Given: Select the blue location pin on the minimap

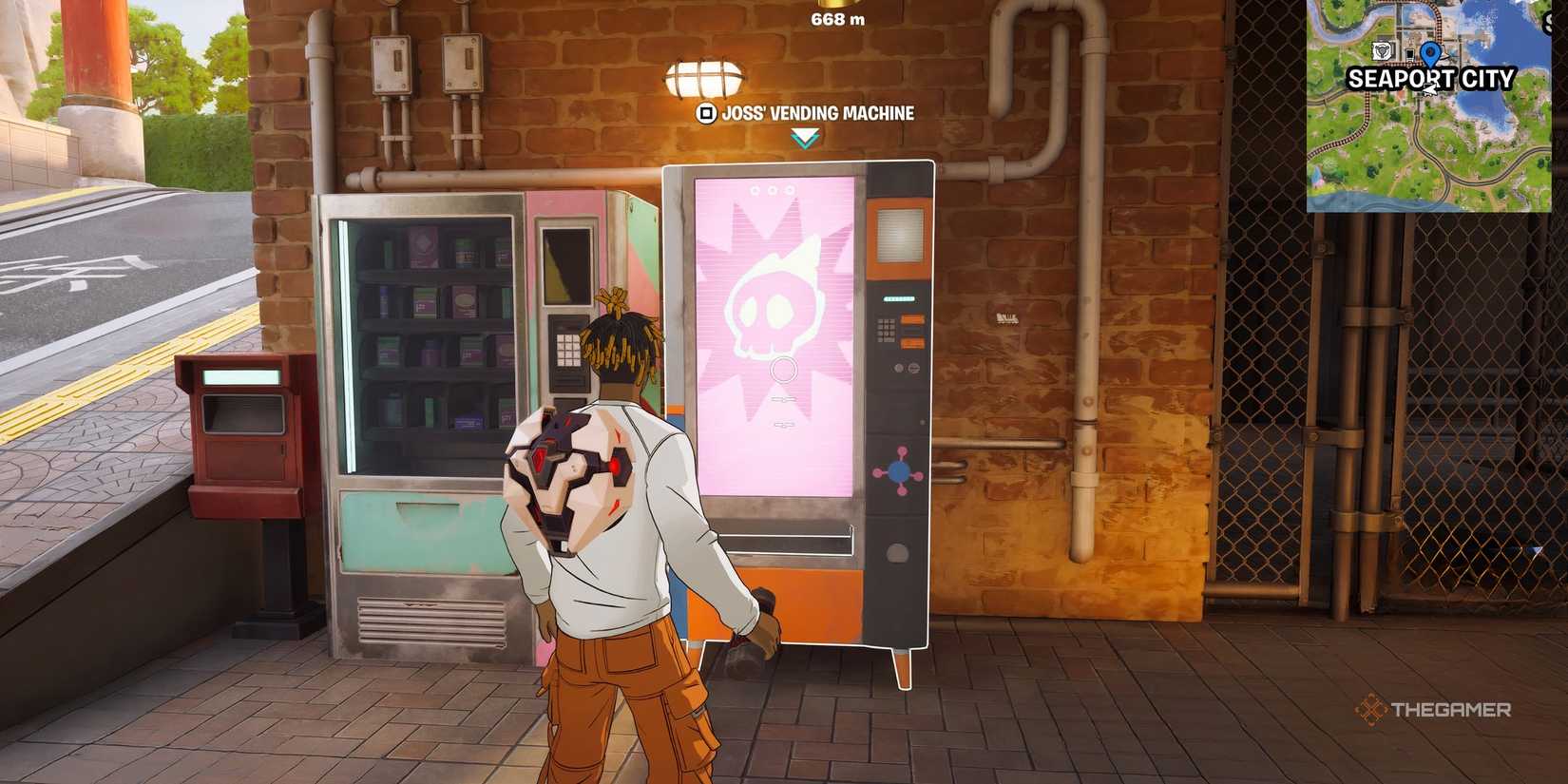Looking at the screenshot, I should [x=1430, y=53].
